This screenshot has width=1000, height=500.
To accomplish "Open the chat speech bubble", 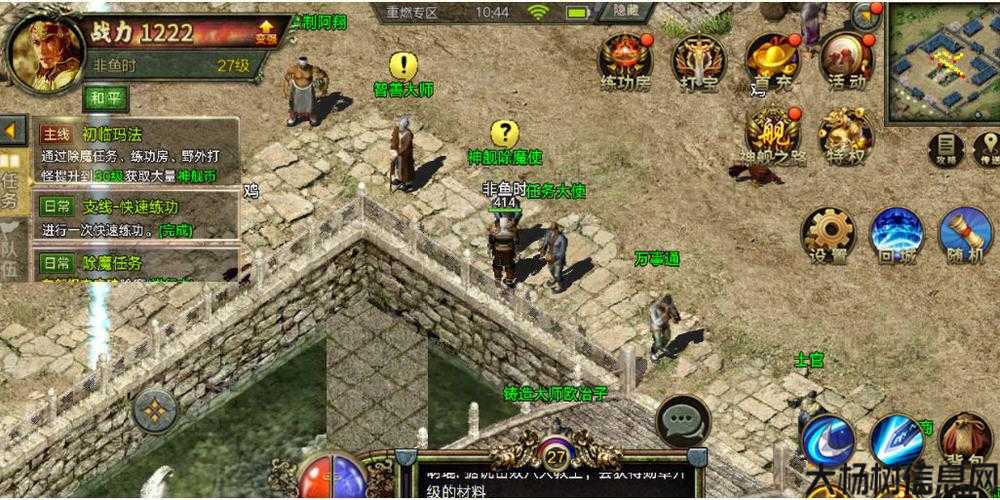I will pyautogui.click(x=683, y=421).
